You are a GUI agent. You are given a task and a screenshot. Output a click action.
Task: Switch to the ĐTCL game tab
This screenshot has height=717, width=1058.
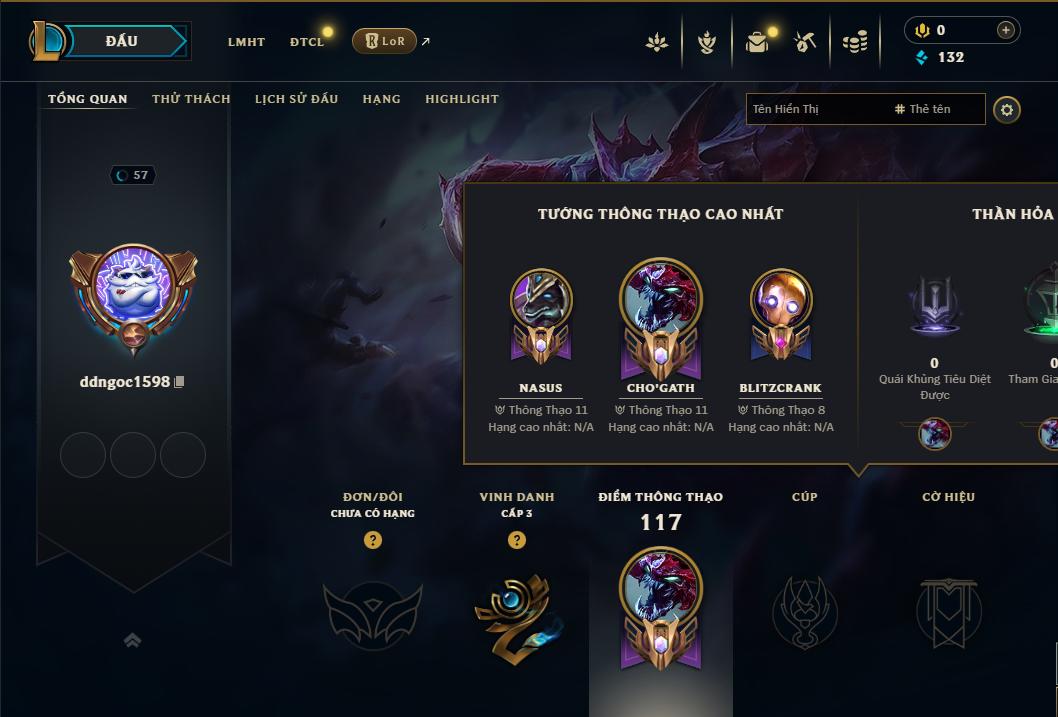pos(307,42)
